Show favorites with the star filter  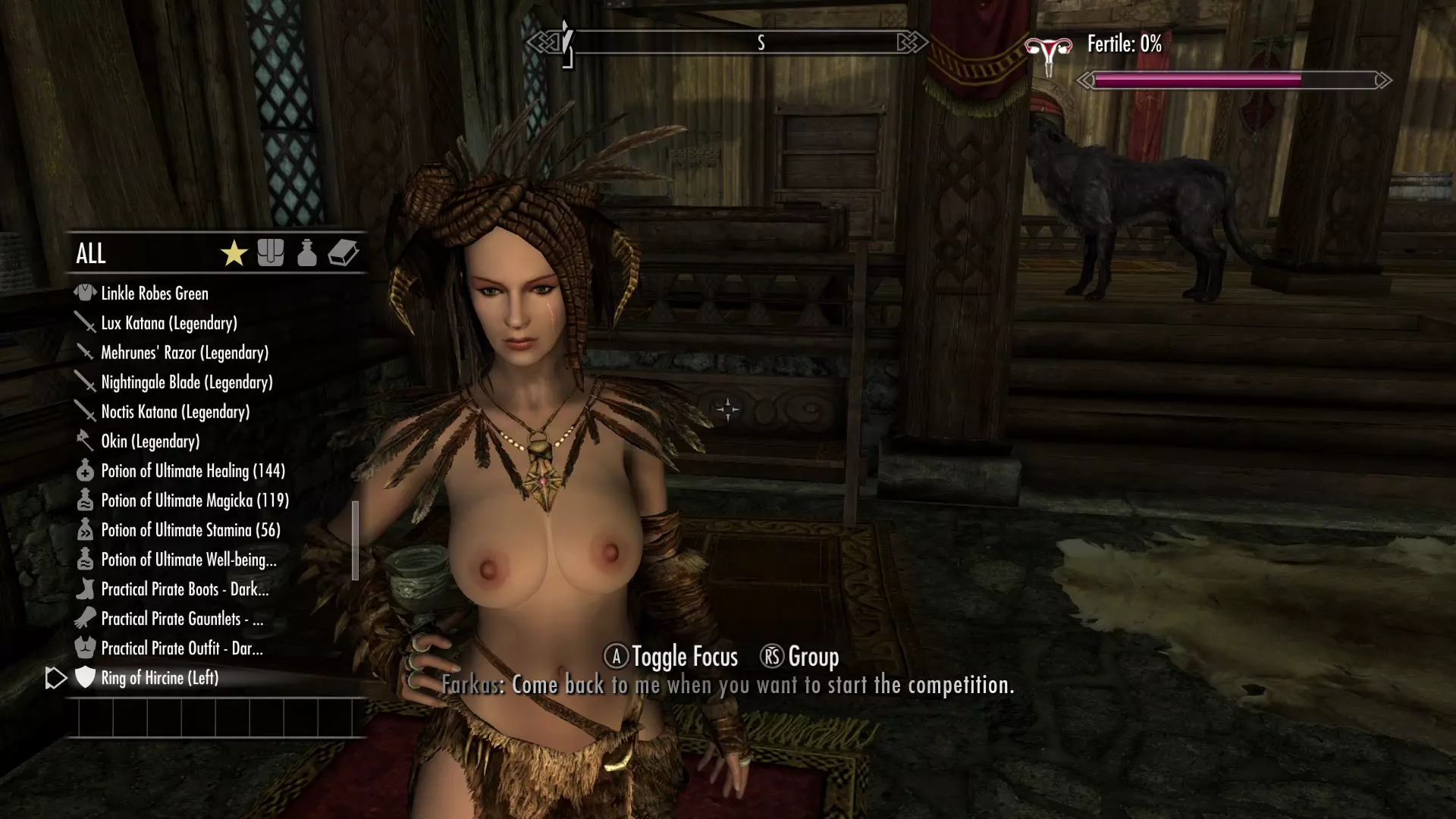234,253
